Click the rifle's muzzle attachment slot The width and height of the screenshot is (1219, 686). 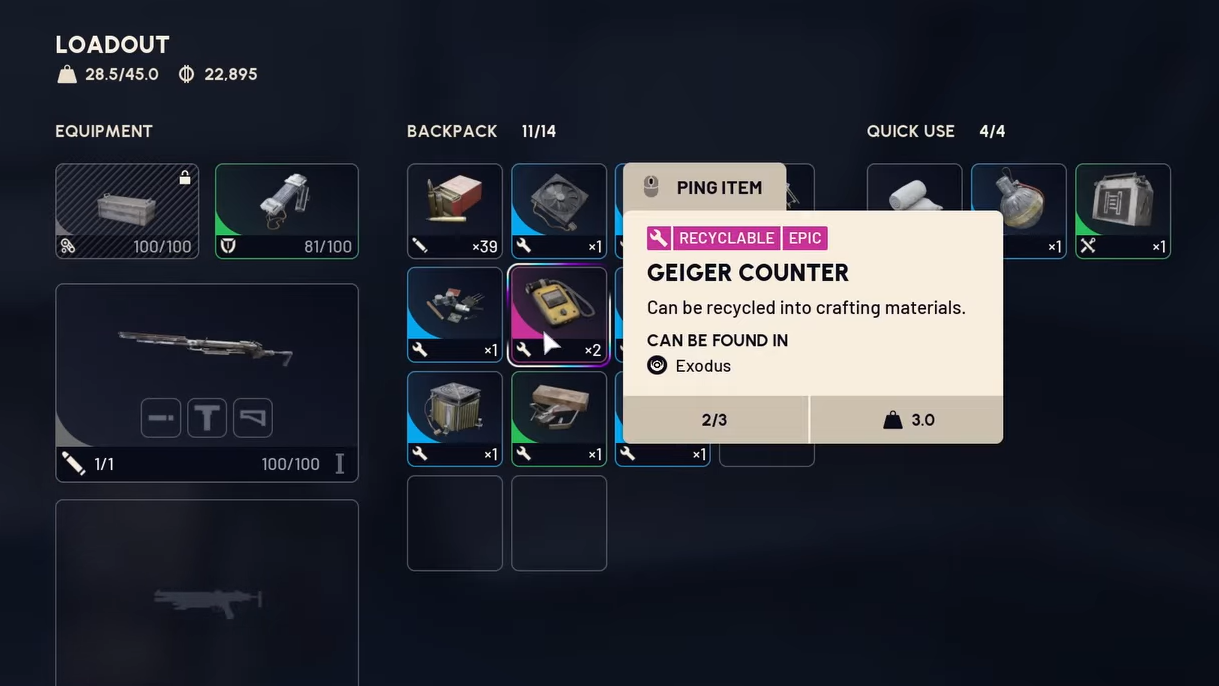[x=161, y=418]
